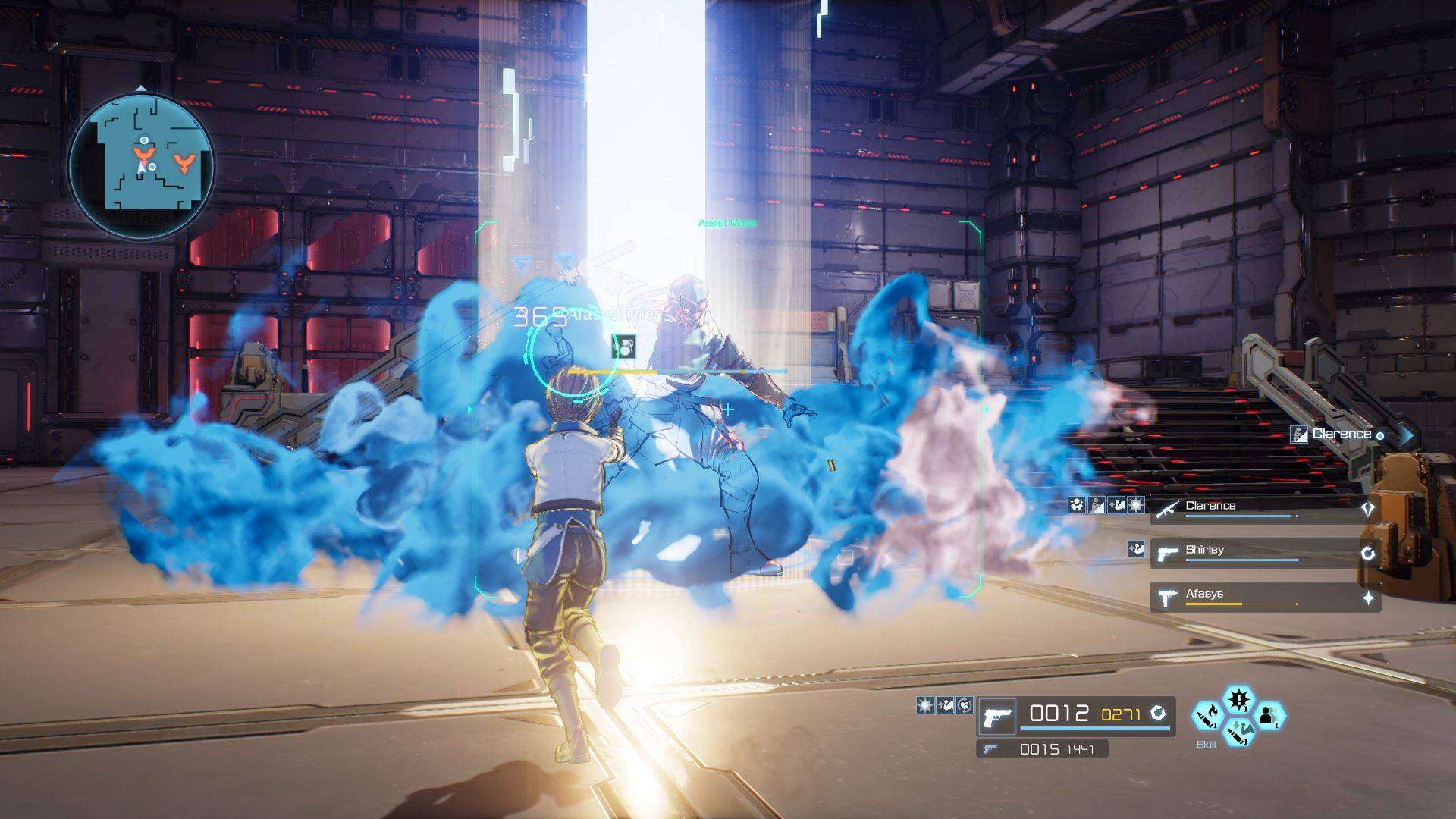
Task: Click the healing heart buff icon
Action: click(x=964, y=705)
